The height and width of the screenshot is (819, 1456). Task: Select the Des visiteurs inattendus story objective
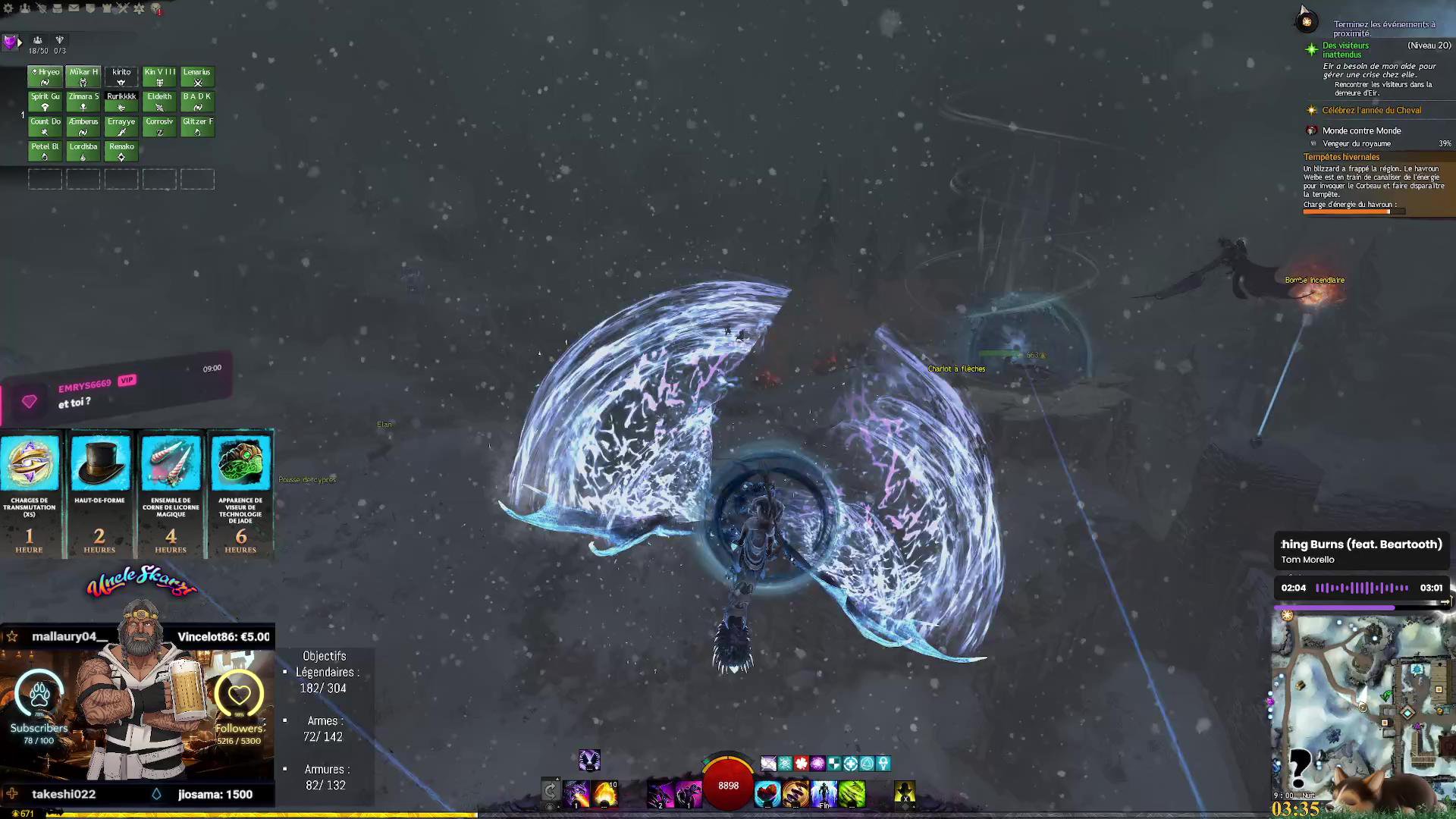1345,50
